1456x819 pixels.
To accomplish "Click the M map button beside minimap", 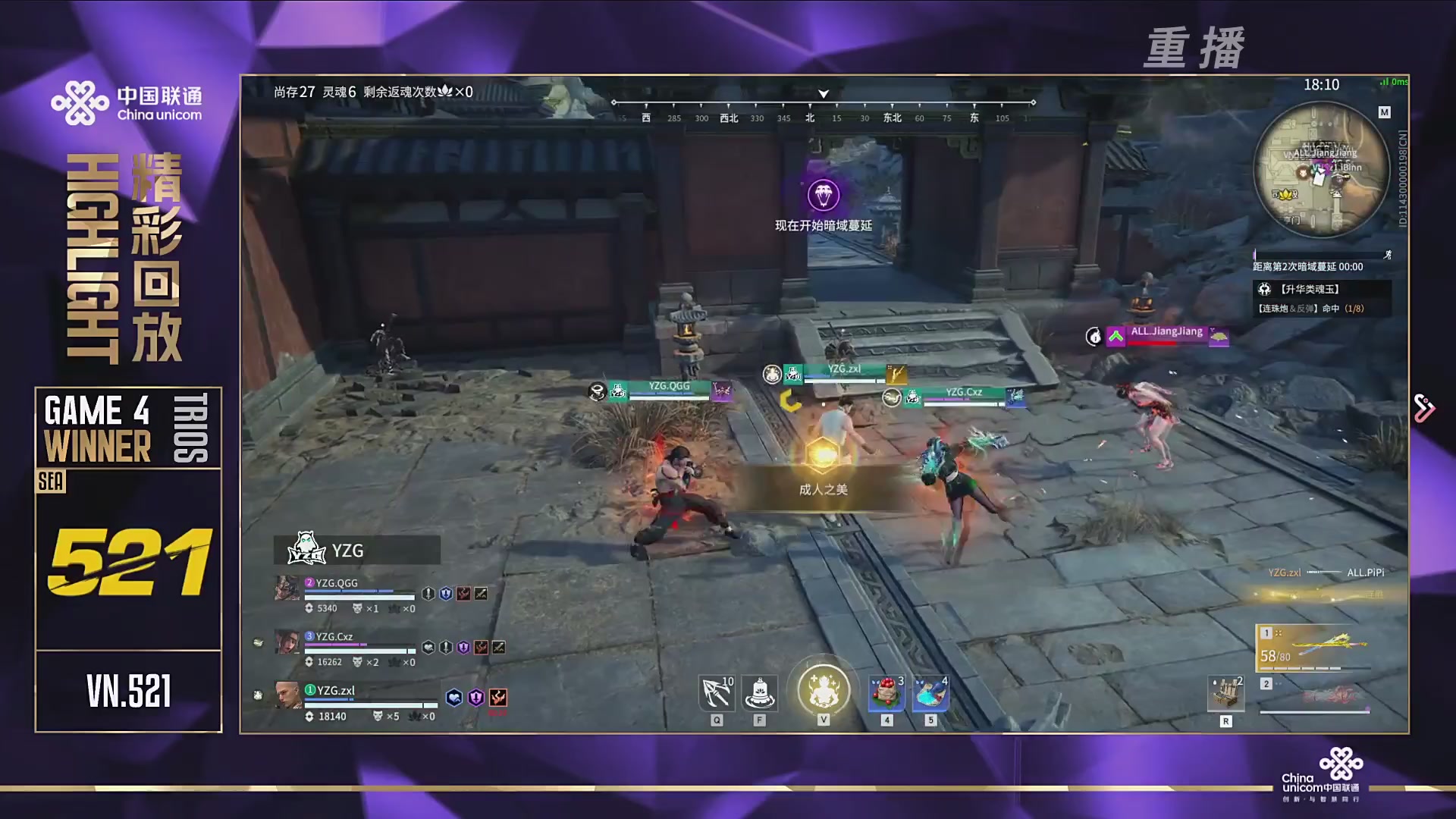I will (x=1384, y=112).
